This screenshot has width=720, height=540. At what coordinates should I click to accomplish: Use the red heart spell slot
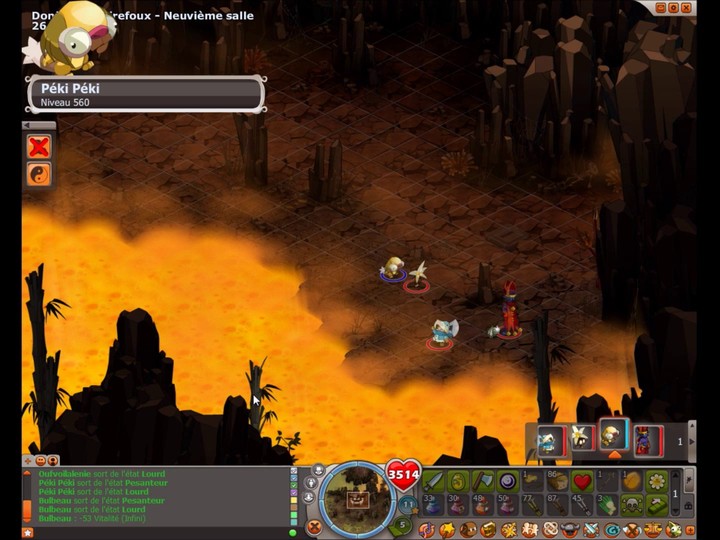583,481
